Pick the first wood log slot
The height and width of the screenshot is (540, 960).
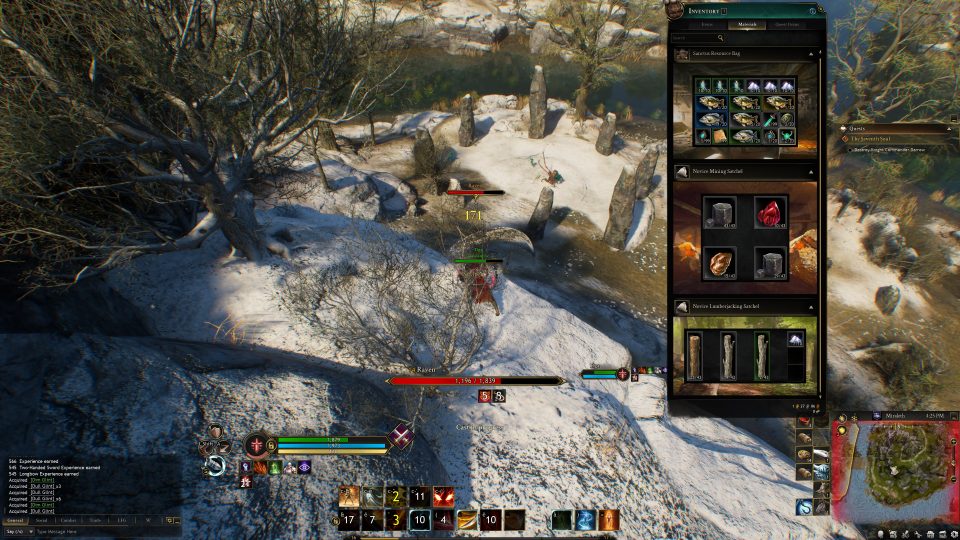click(697, 356)
